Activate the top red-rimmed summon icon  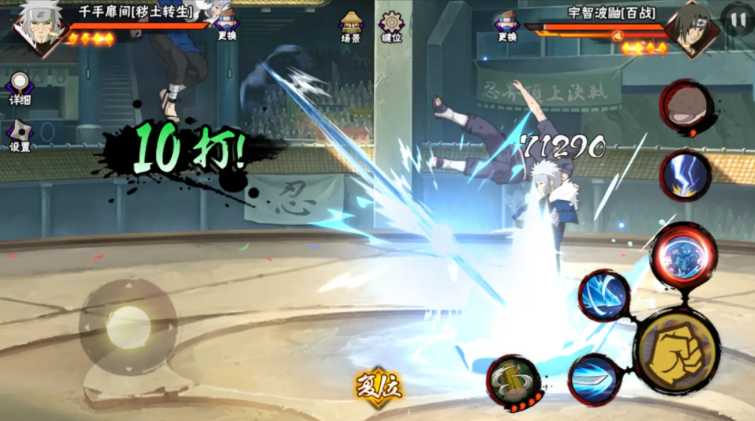point(687,107)
